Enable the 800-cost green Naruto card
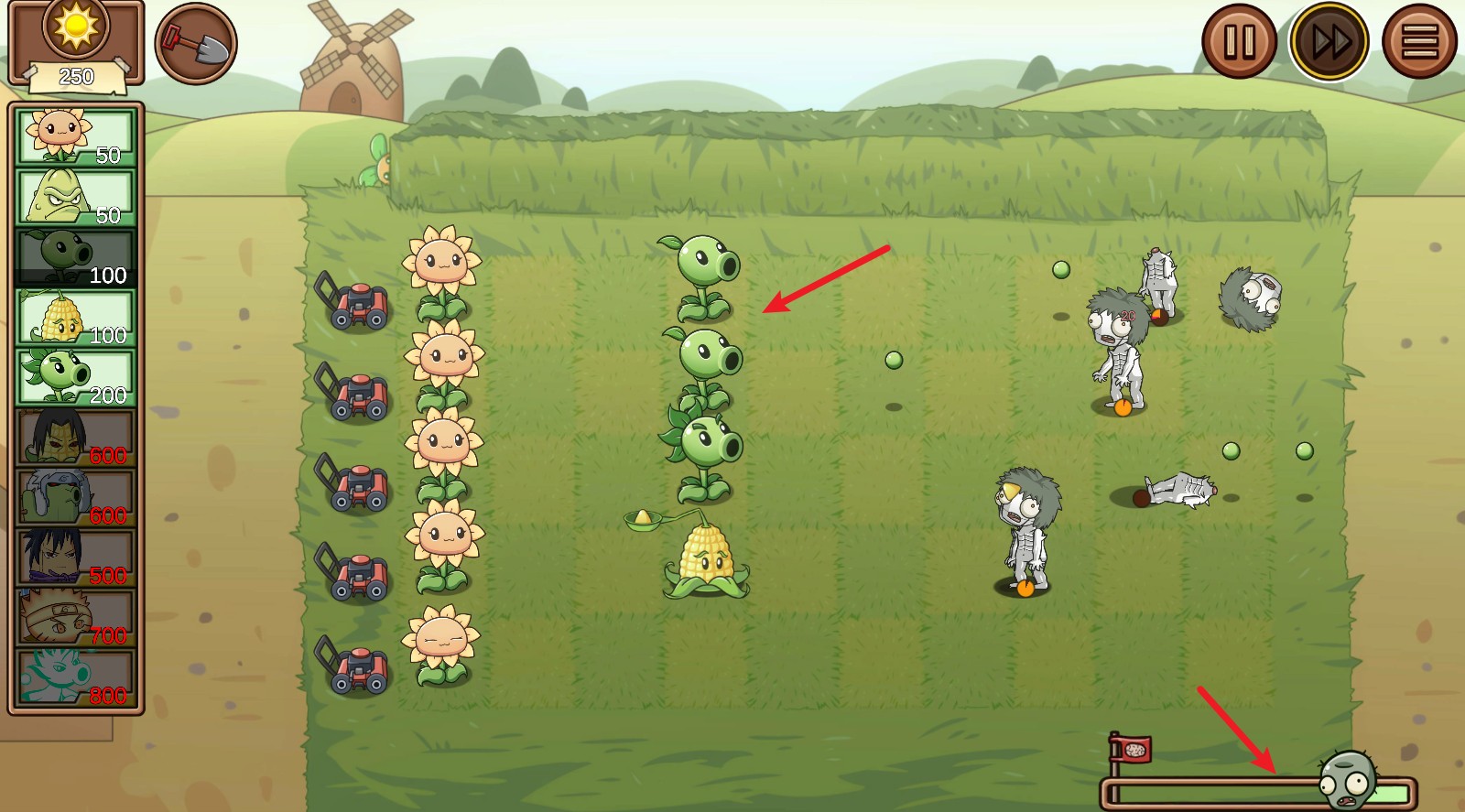1465x812 pixels. pyautogui.click(x=73, y=676)
